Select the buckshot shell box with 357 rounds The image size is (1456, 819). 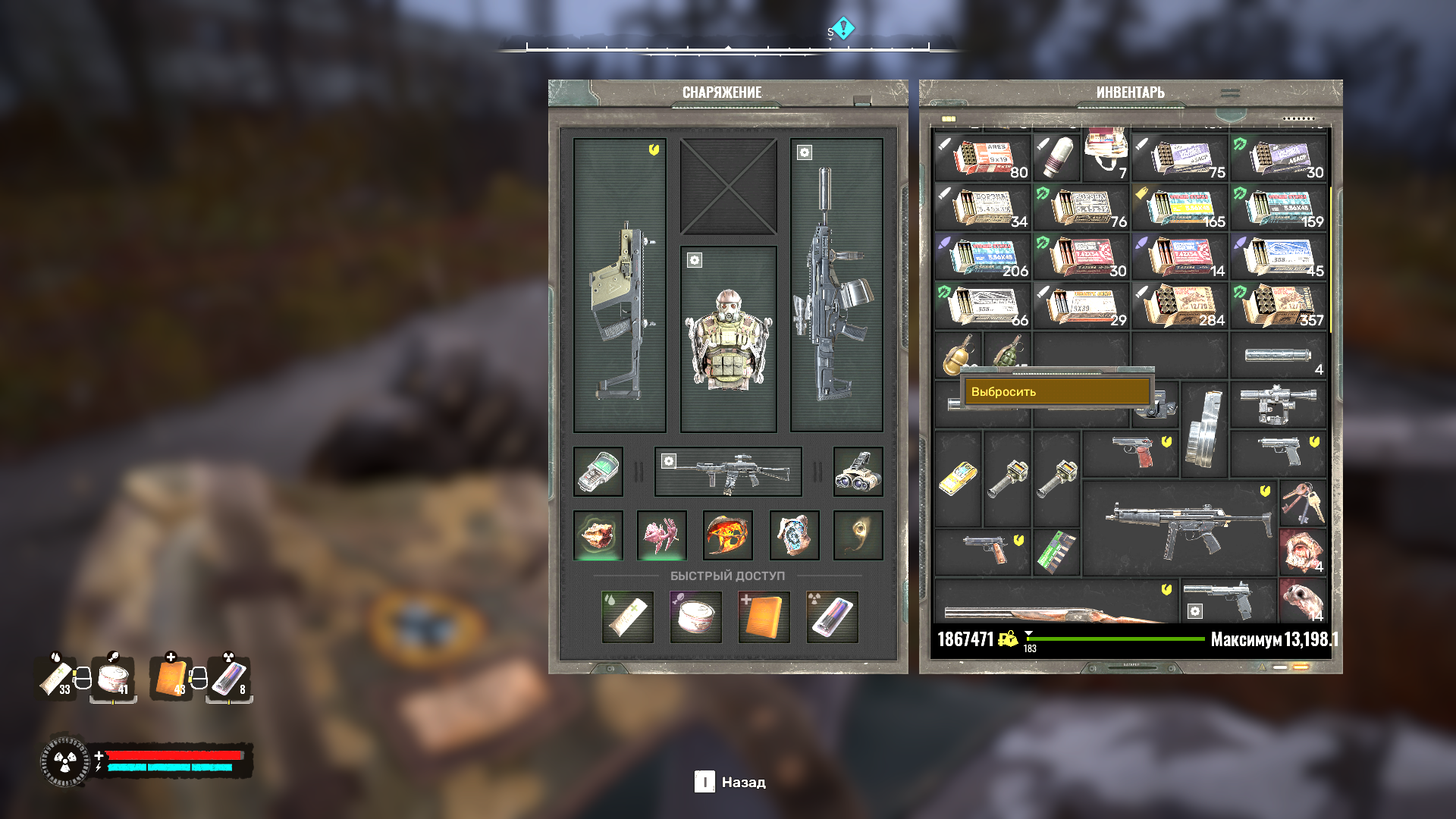click(x=1279, y=306)
